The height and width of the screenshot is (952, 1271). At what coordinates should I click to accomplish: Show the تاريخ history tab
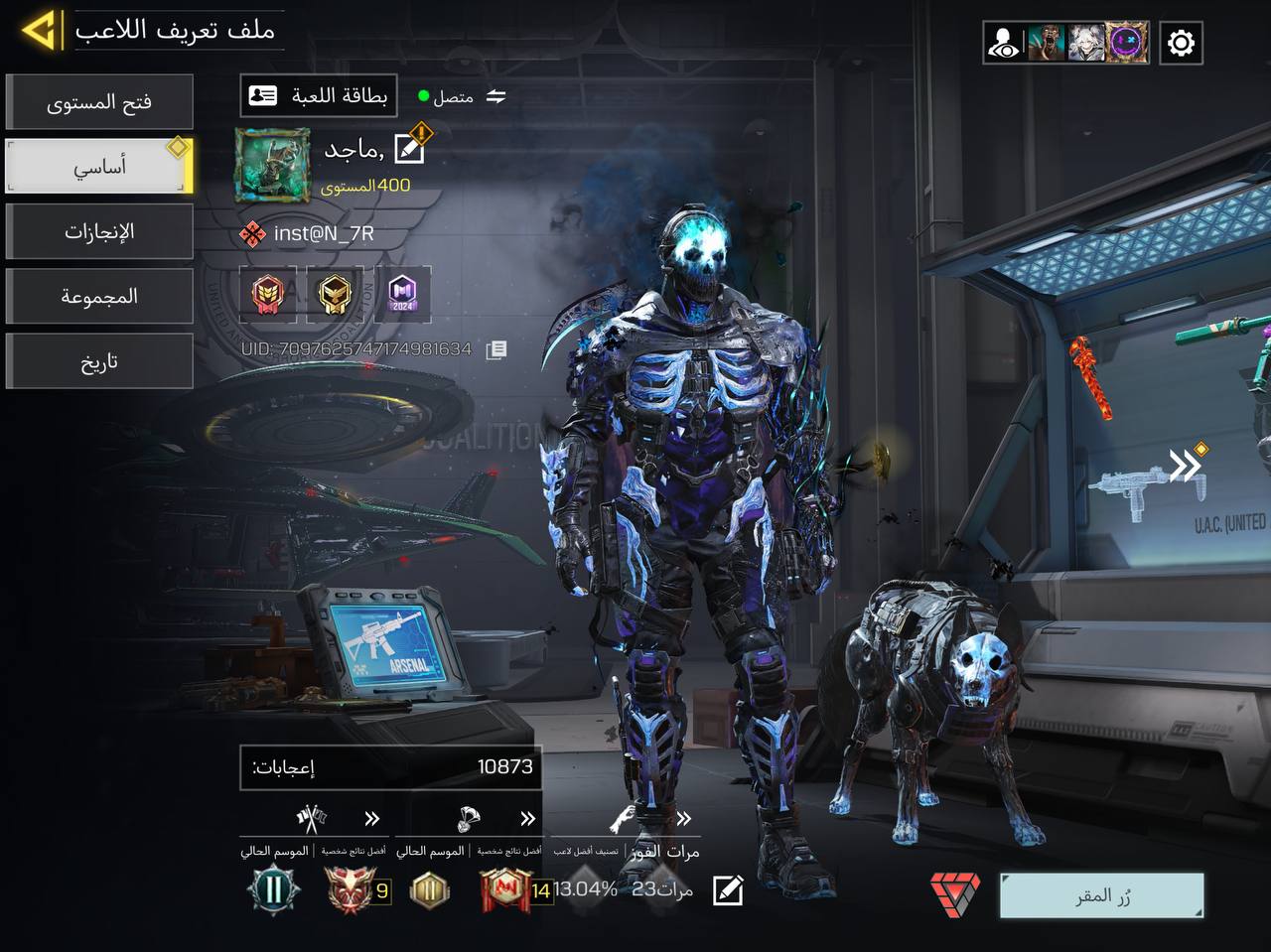point(99,361)
